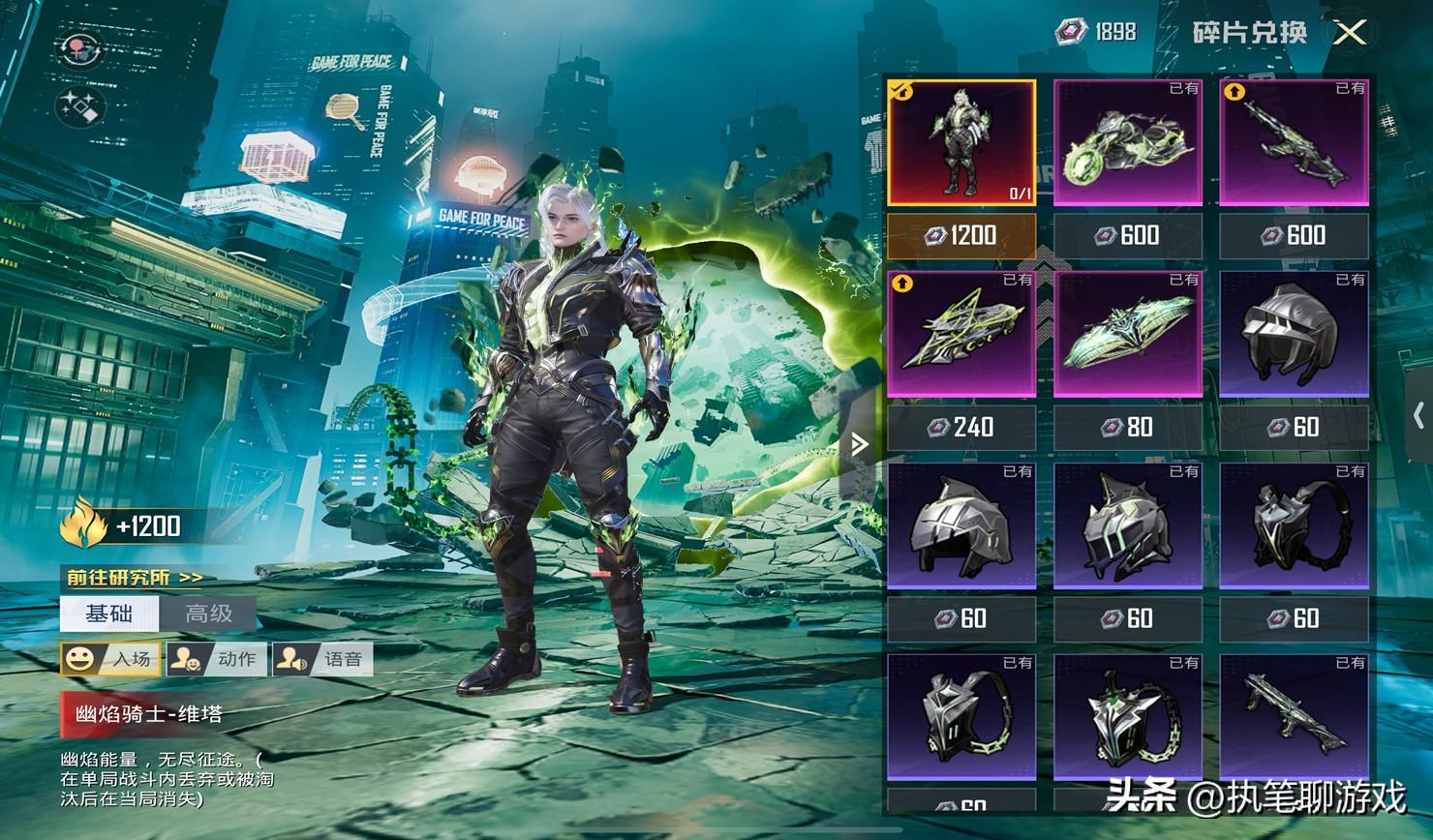Switch to the 高级 advanced tab
The height and width of the screenshot is (840, 1433).
[x=208, y=614]
